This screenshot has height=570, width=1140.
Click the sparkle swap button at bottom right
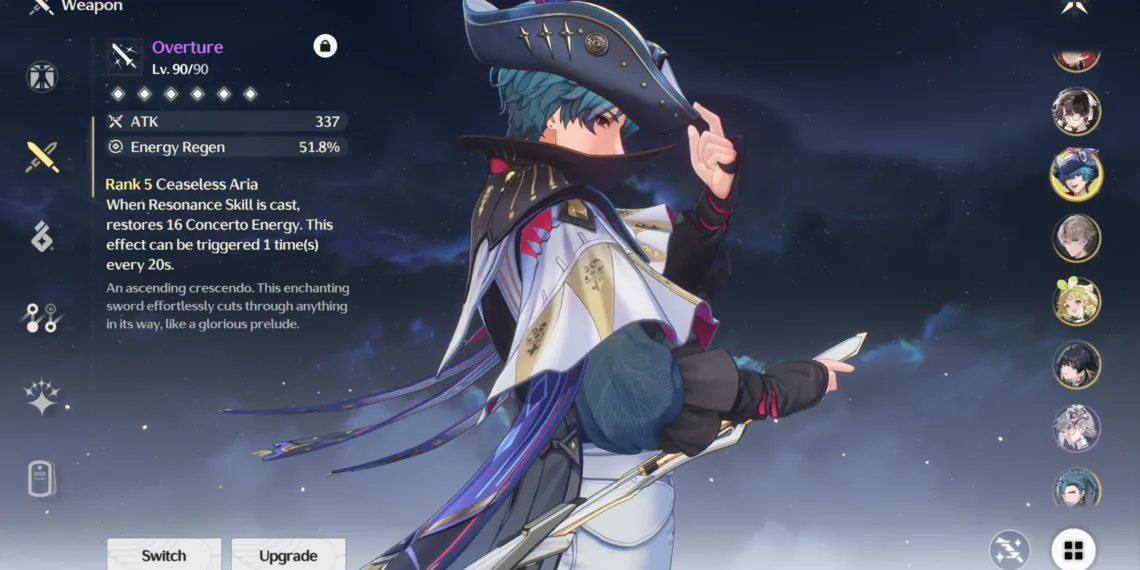pos(1010,550)
